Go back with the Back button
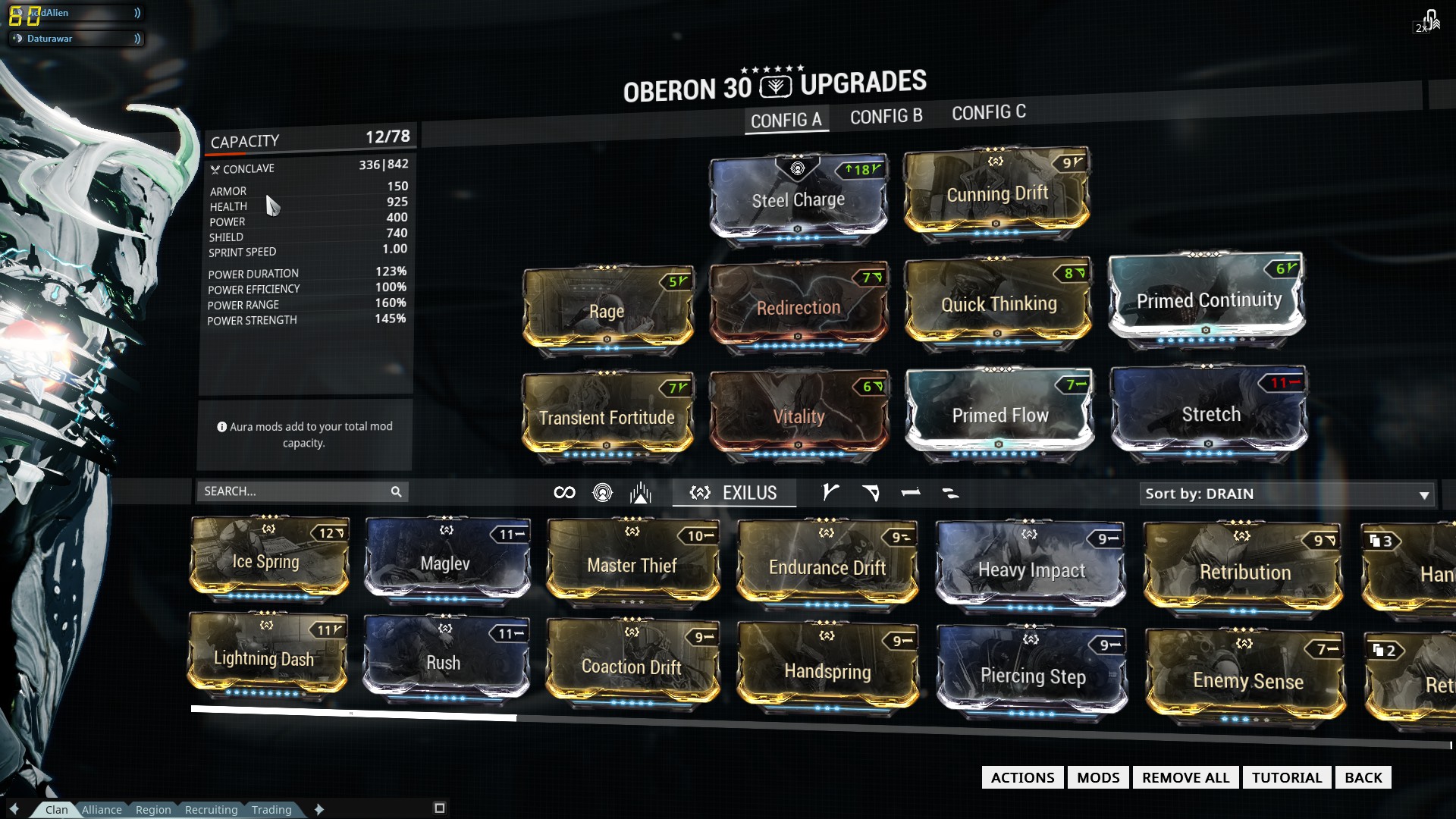This screenshot has height=819, width=1456. (x=1363, y=777)
